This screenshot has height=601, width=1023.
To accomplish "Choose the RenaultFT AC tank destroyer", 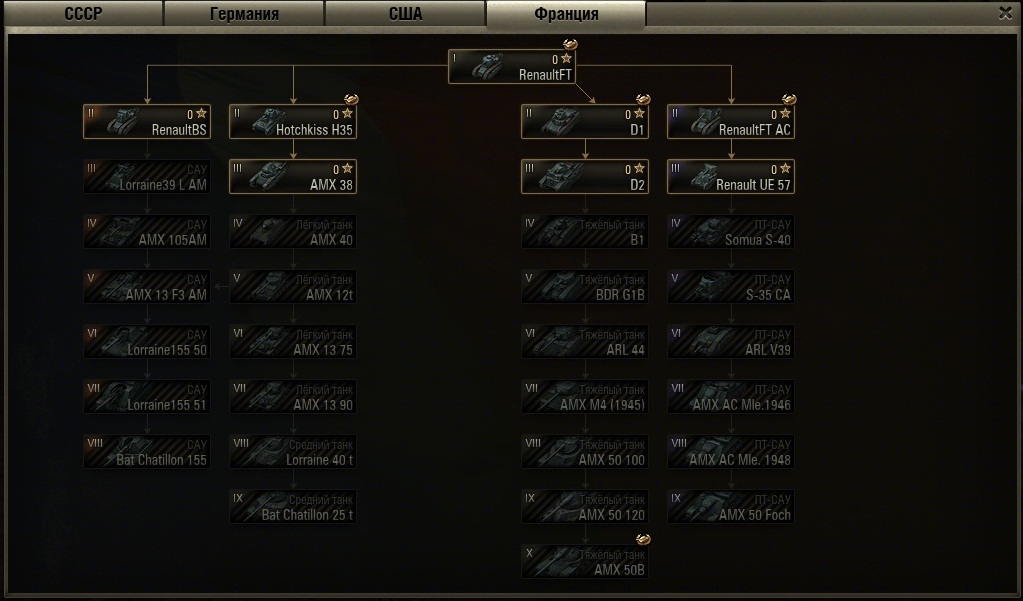I will pyautogui.click(x=731, y=122).
